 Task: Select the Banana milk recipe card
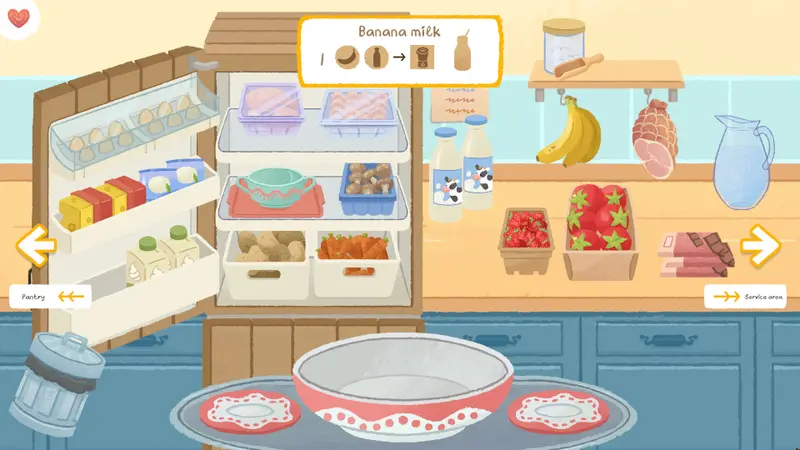pos(399,50)
